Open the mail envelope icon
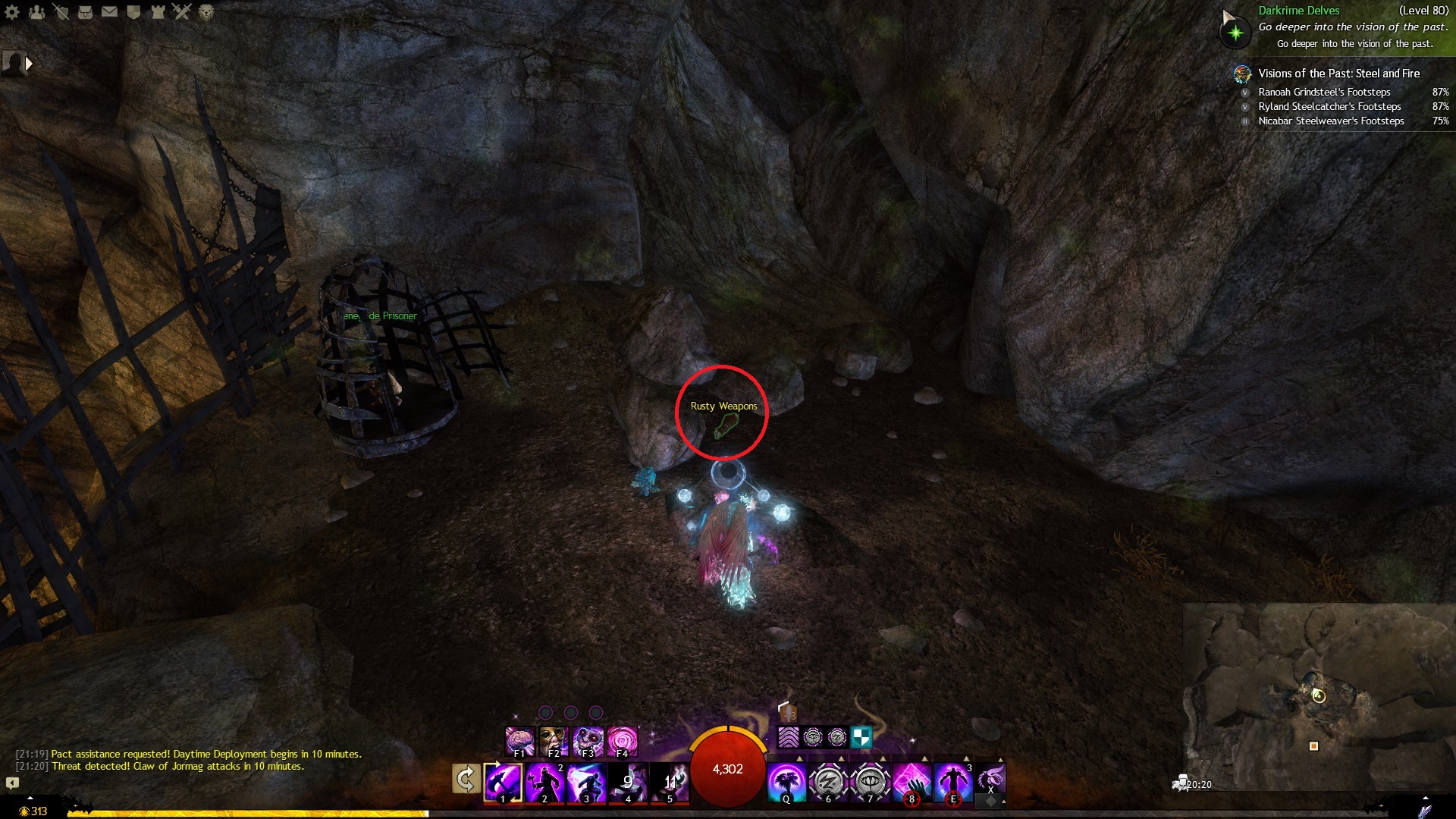 coord(109,12)
